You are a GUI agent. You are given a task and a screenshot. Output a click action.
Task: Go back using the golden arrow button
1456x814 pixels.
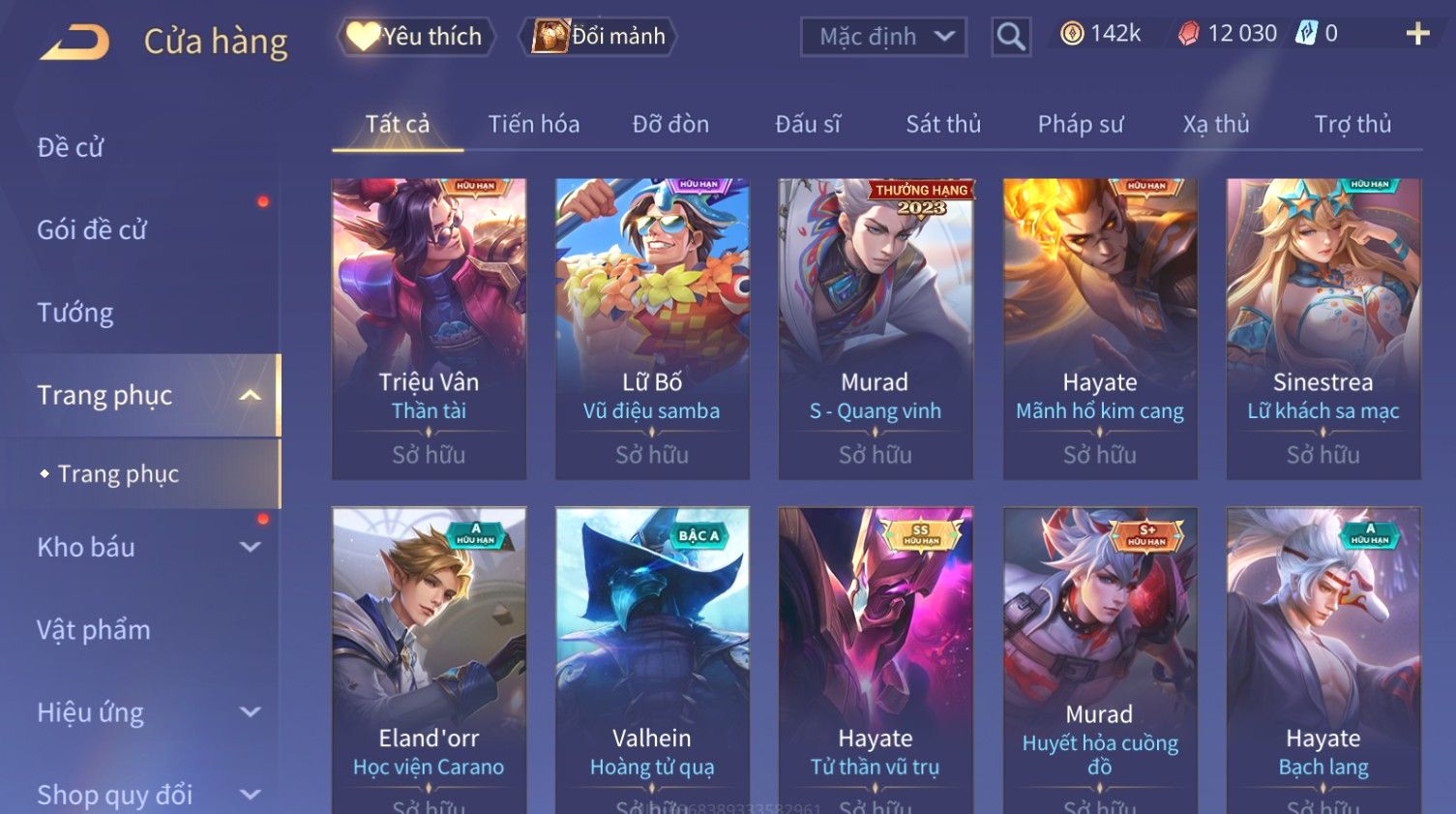click(75, 42)
